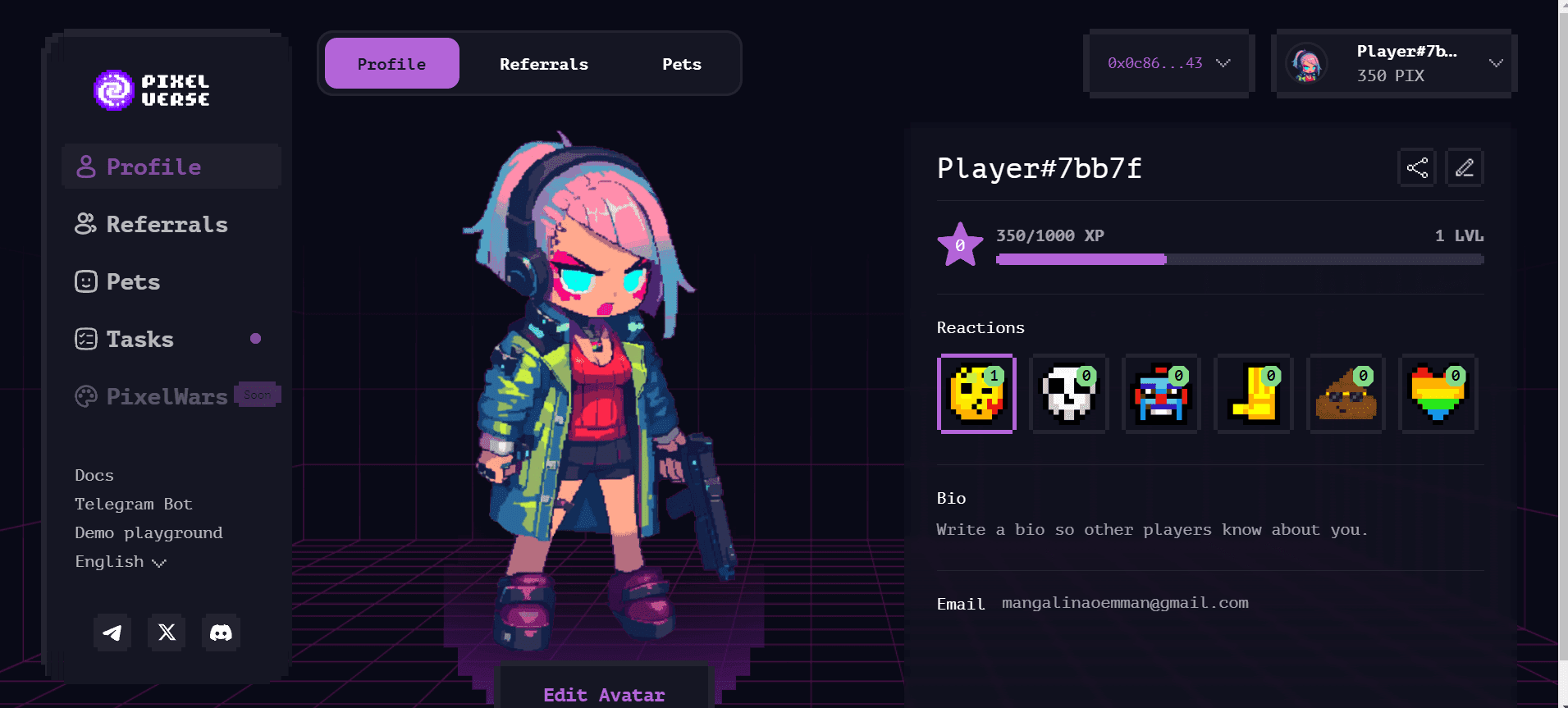
Task: Switch to the Referrals tab
Action: tap(543, 63)
